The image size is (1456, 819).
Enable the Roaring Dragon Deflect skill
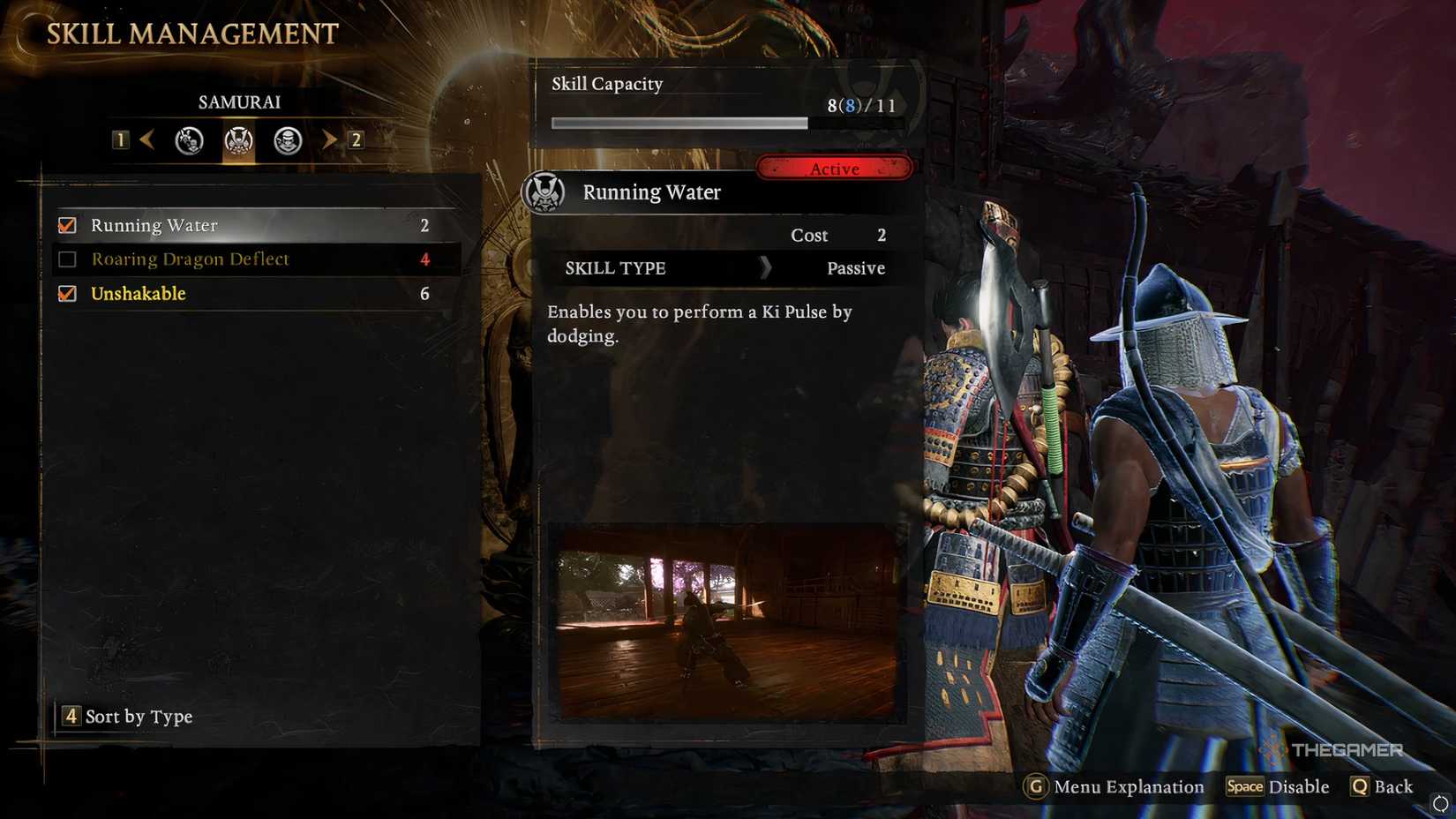(x=66, y=259)
